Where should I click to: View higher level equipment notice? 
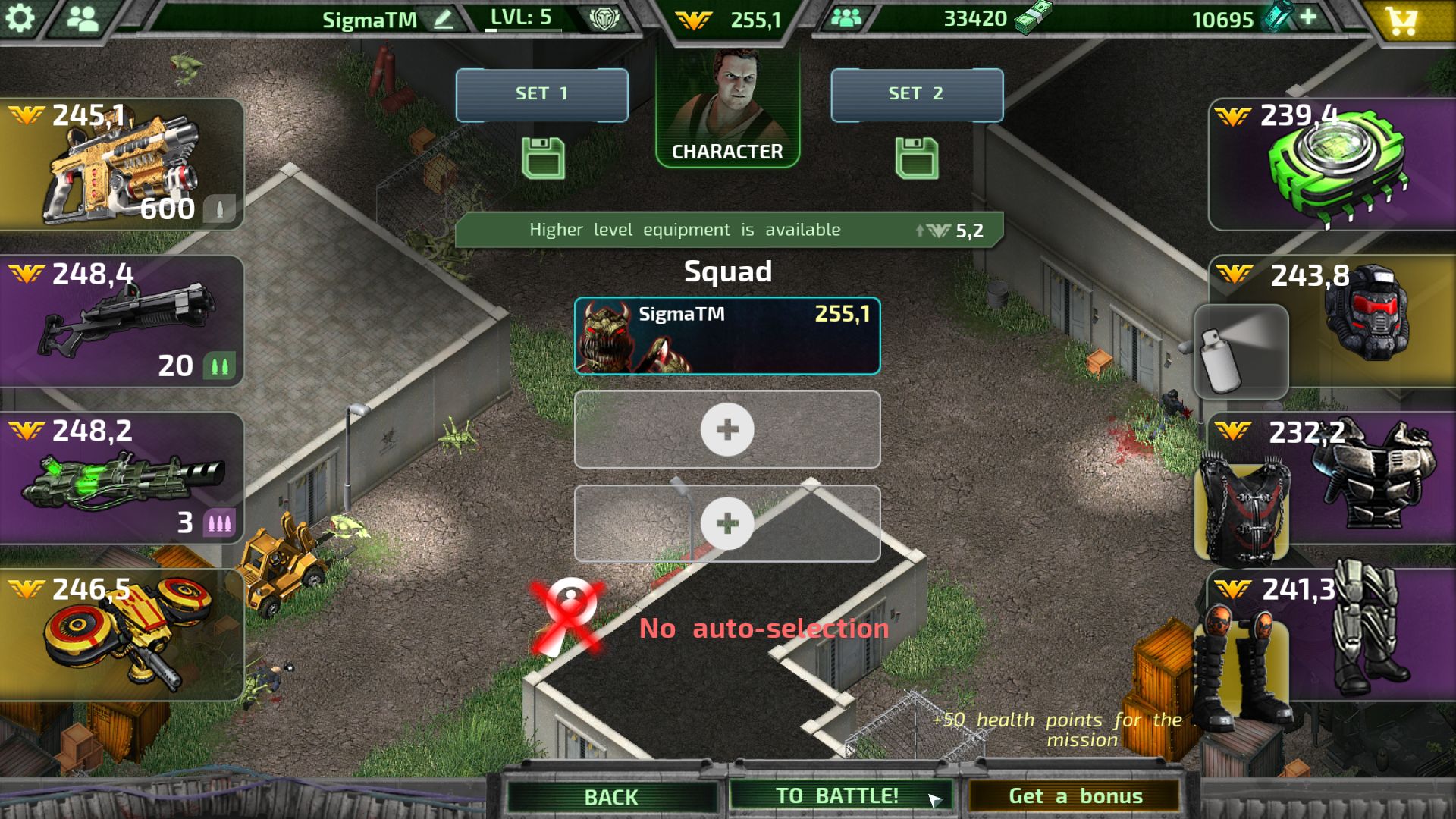tap(728, 230)
